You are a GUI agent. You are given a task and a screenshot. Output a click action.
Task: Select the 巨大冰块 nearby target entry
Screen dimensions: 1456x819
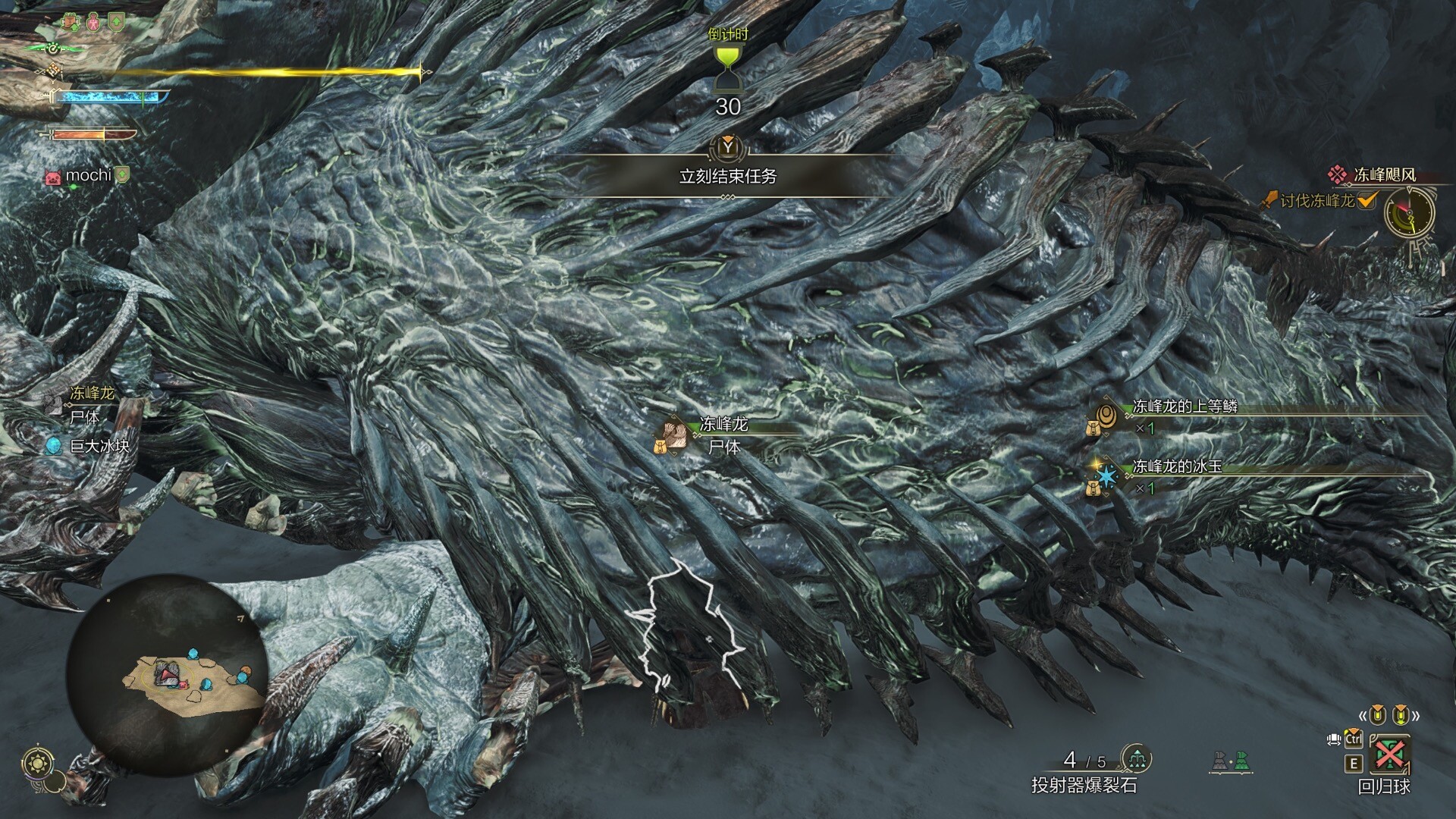tap(99, 446)
